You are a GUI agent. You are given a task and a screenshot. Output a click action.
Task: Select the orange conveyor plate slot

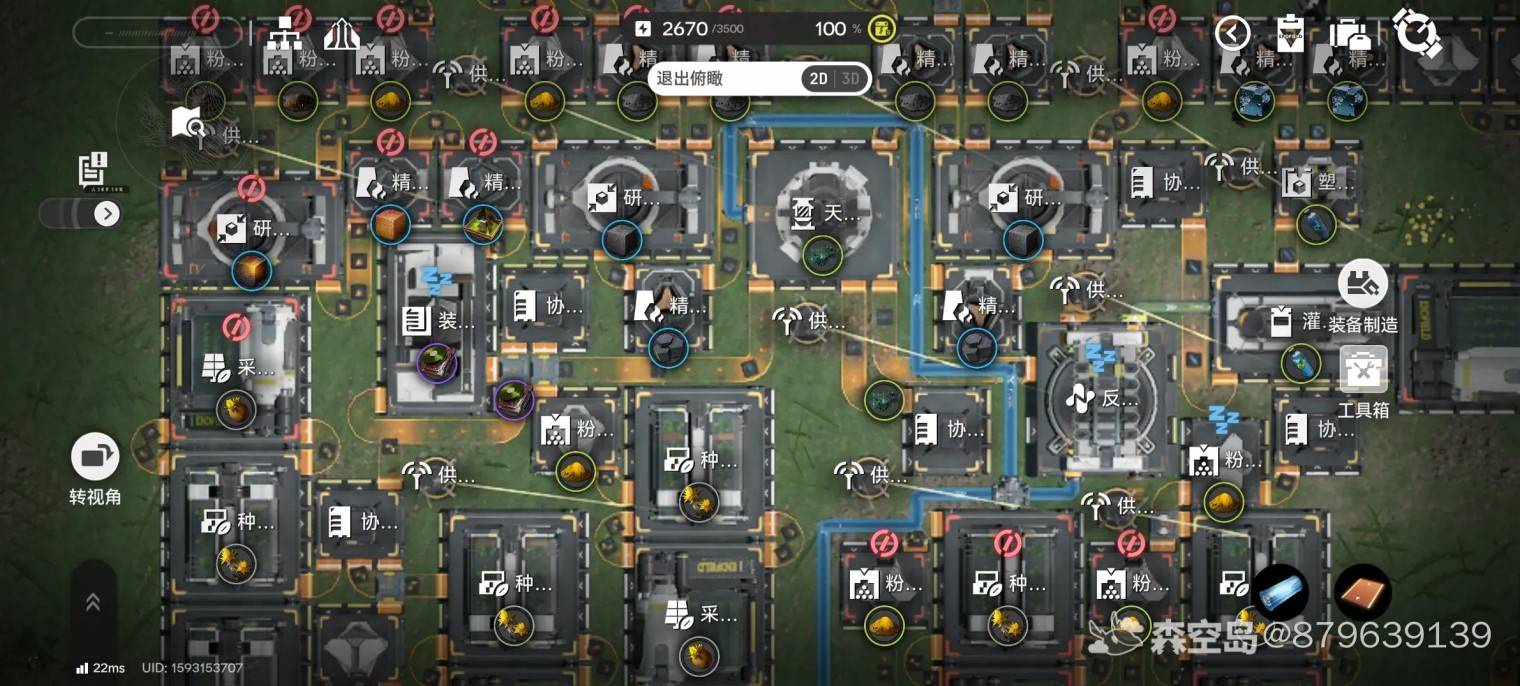[1362, 592]
